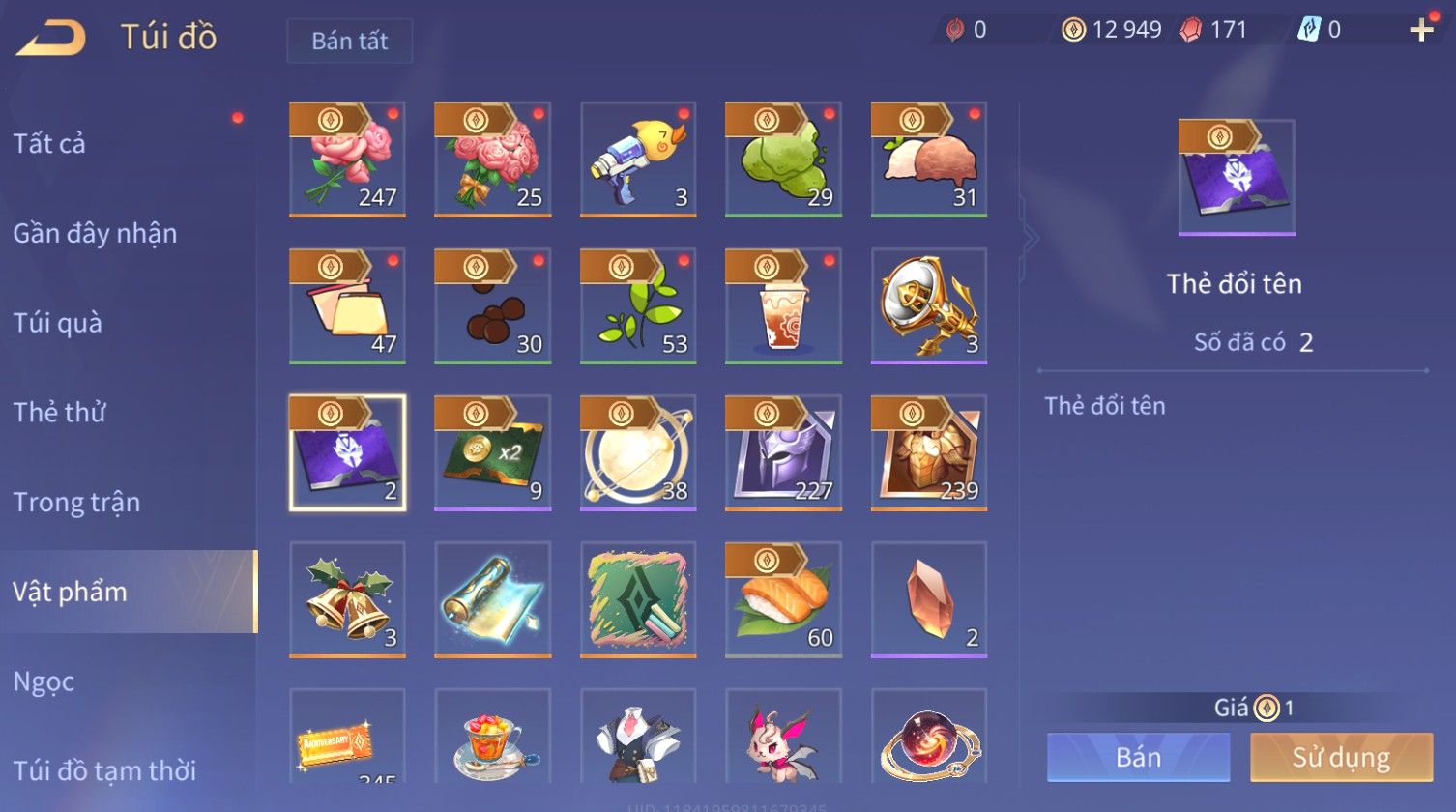1456x812 pixels.
Task: Click the Bán tất sell-all button
Action: (349, 41)
